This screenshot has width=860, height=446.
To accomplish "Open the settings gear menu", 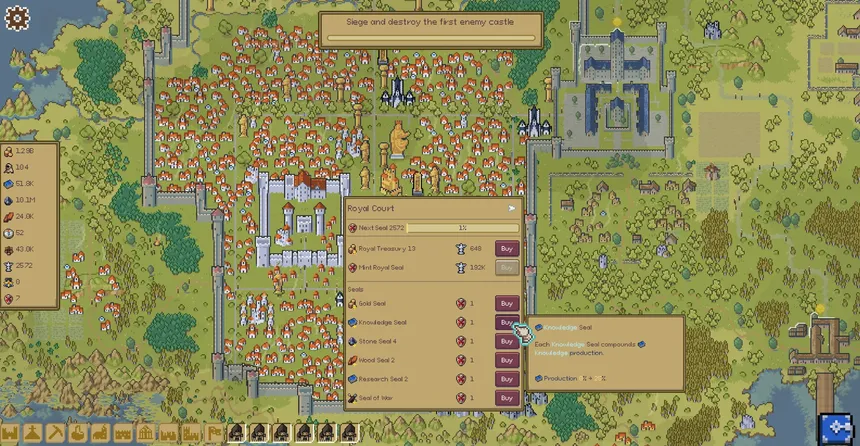I will click(x=17, y=18).
